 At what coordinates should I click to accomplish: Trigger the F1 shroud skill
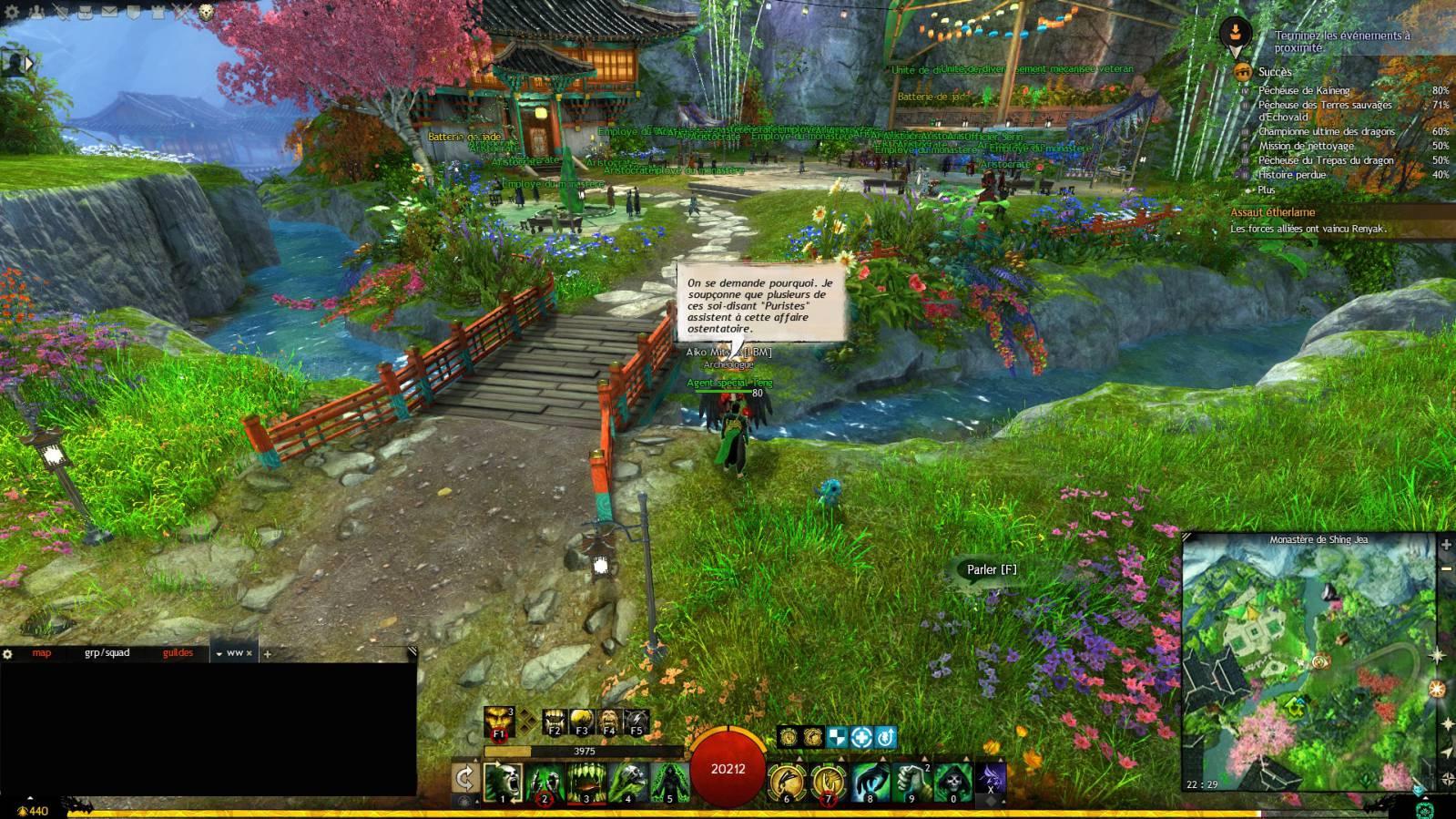tap(499, 722)
